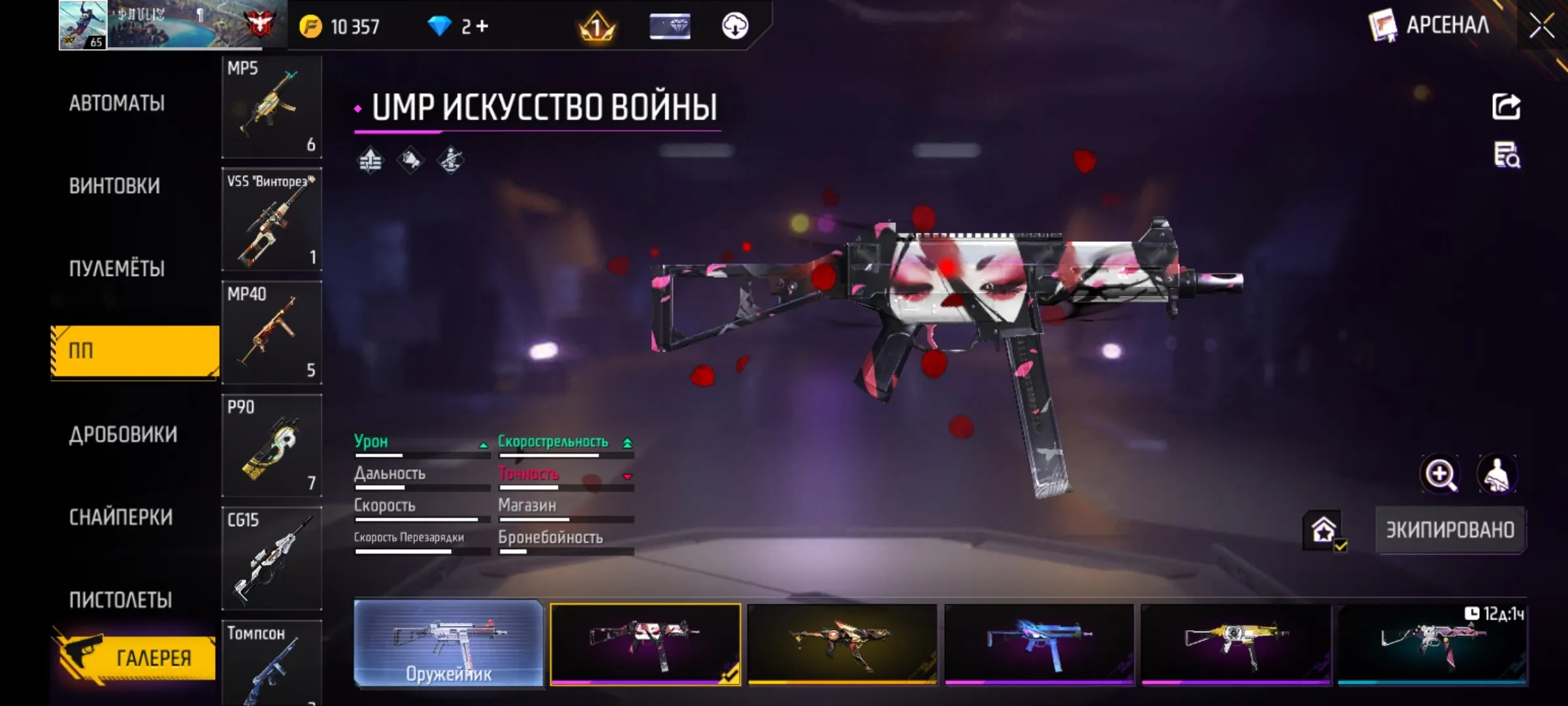Expand the ПИСТОЛЕТЫ weapon category
The height and width of the screenshot is (706, 1568).
coord(120,599)
